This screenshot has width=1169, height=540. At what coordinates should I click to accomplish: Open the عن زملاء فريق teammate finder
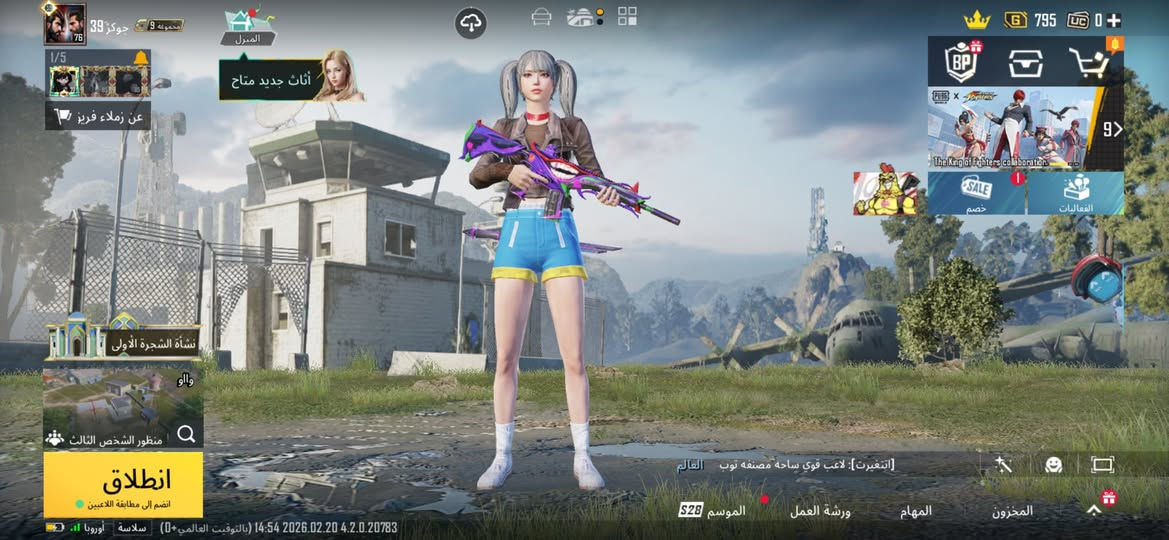coord(98,116)
